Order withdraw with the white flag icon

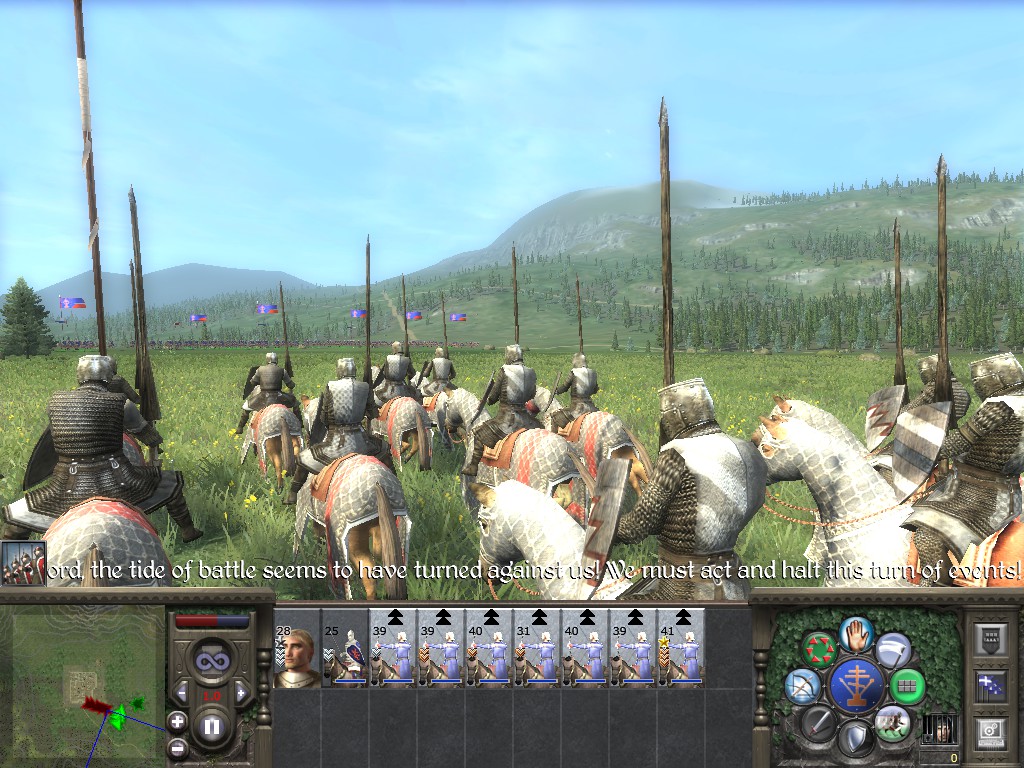[893, 649]
